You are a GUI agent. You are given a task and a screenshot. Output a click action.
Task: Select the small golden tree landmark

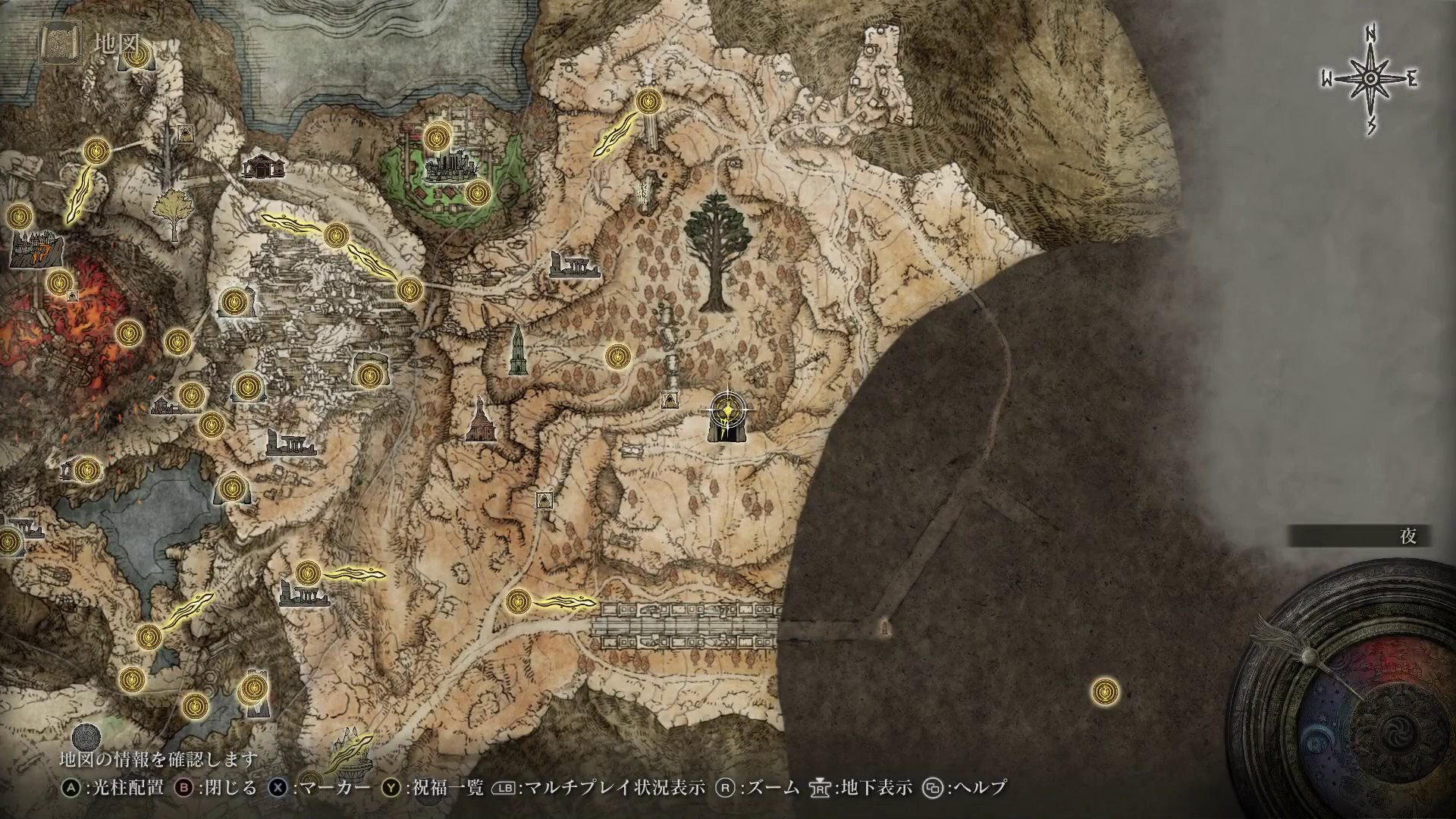coord(171,213)
